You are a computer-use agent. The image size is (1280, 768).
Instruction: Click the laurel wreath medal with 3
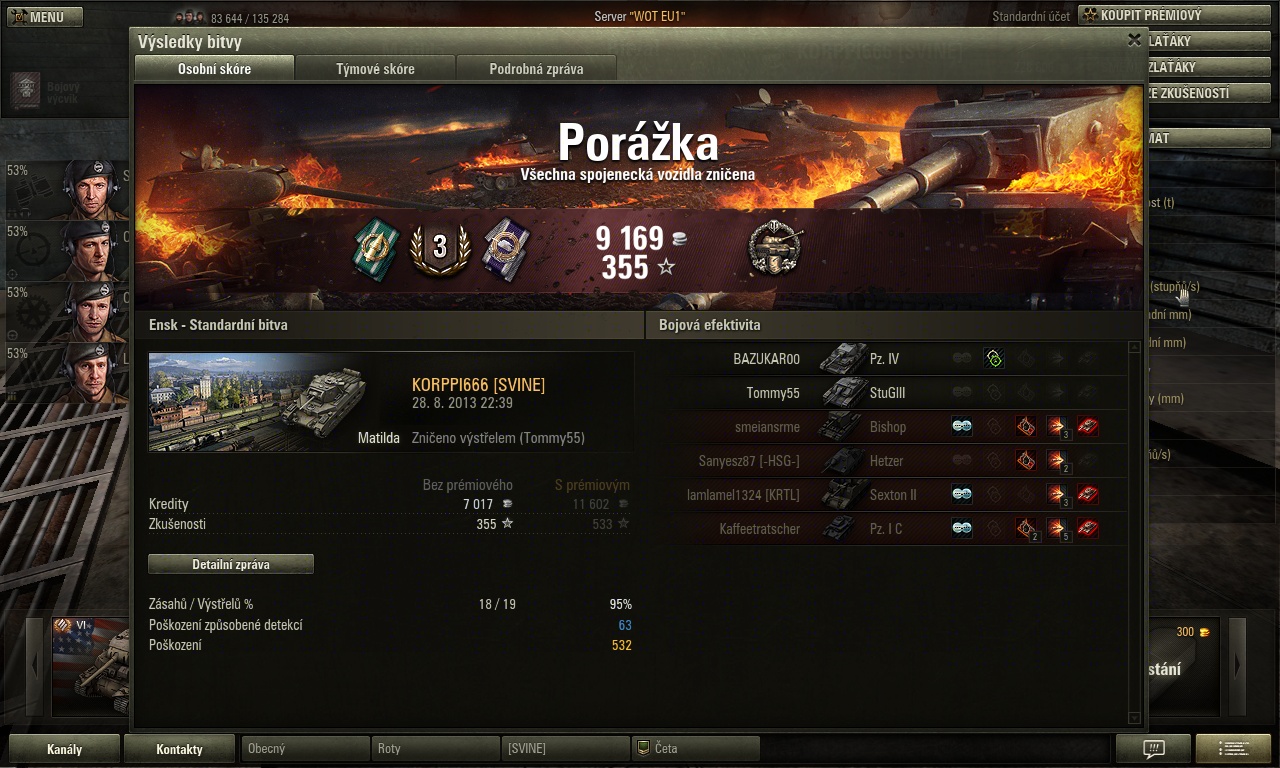point(440,248)
